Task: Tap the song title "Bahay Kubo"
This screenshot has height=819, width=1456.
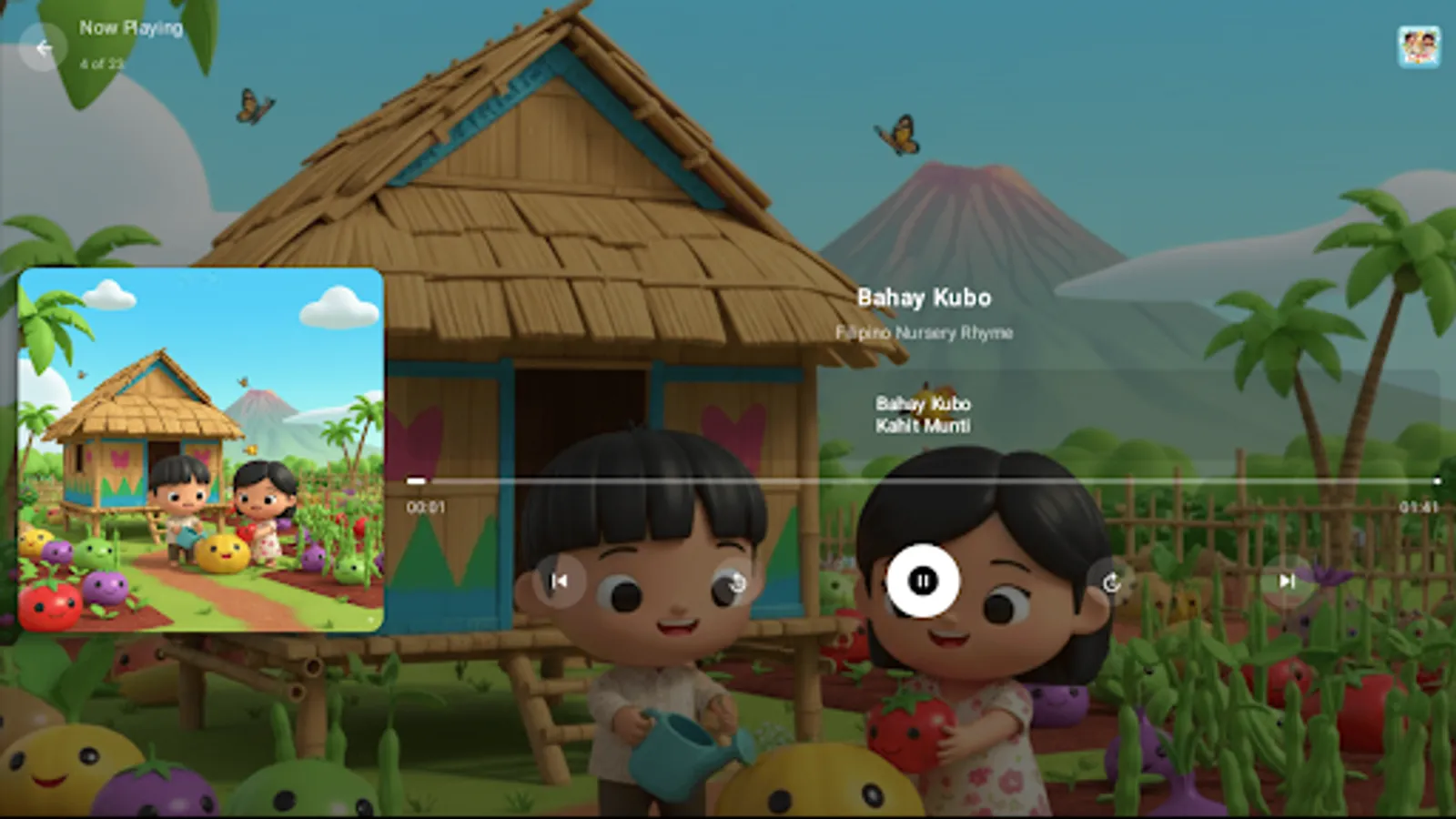Action: [925, 298]
